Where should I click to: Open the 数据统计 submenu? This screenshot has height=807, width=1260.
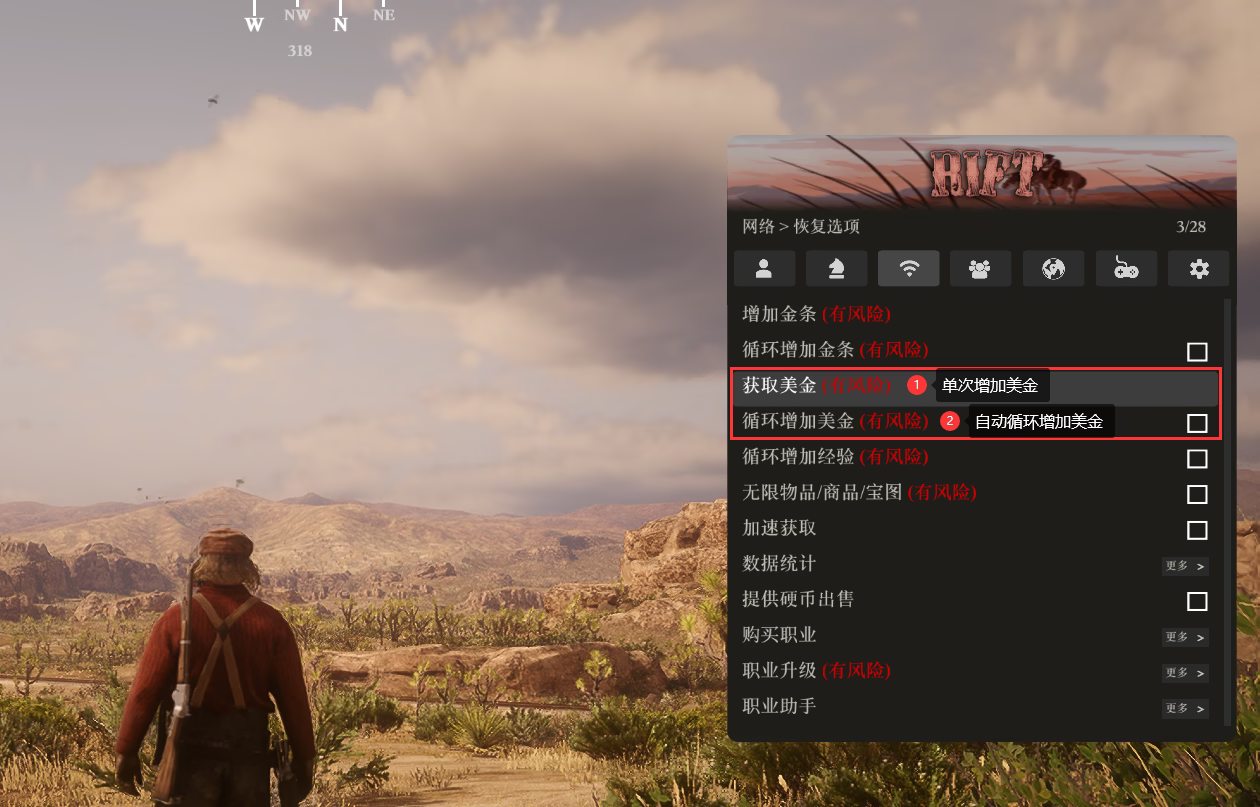point(1185,566)
